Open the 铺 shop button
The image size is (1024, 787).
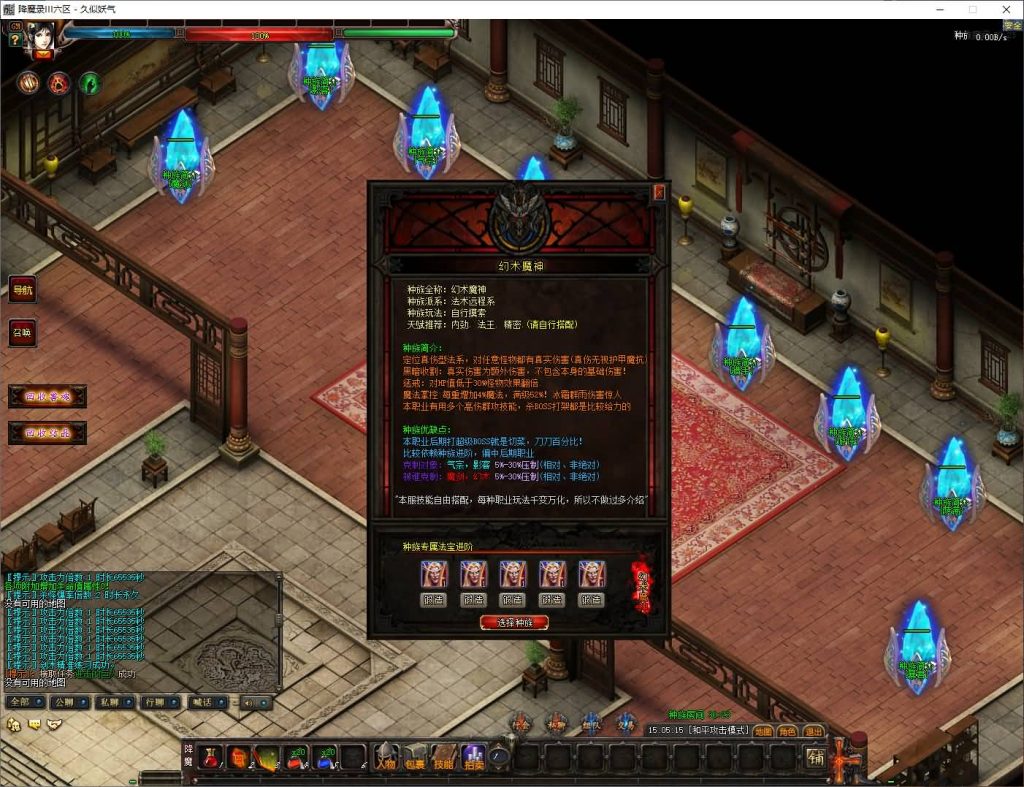point(816,758)
